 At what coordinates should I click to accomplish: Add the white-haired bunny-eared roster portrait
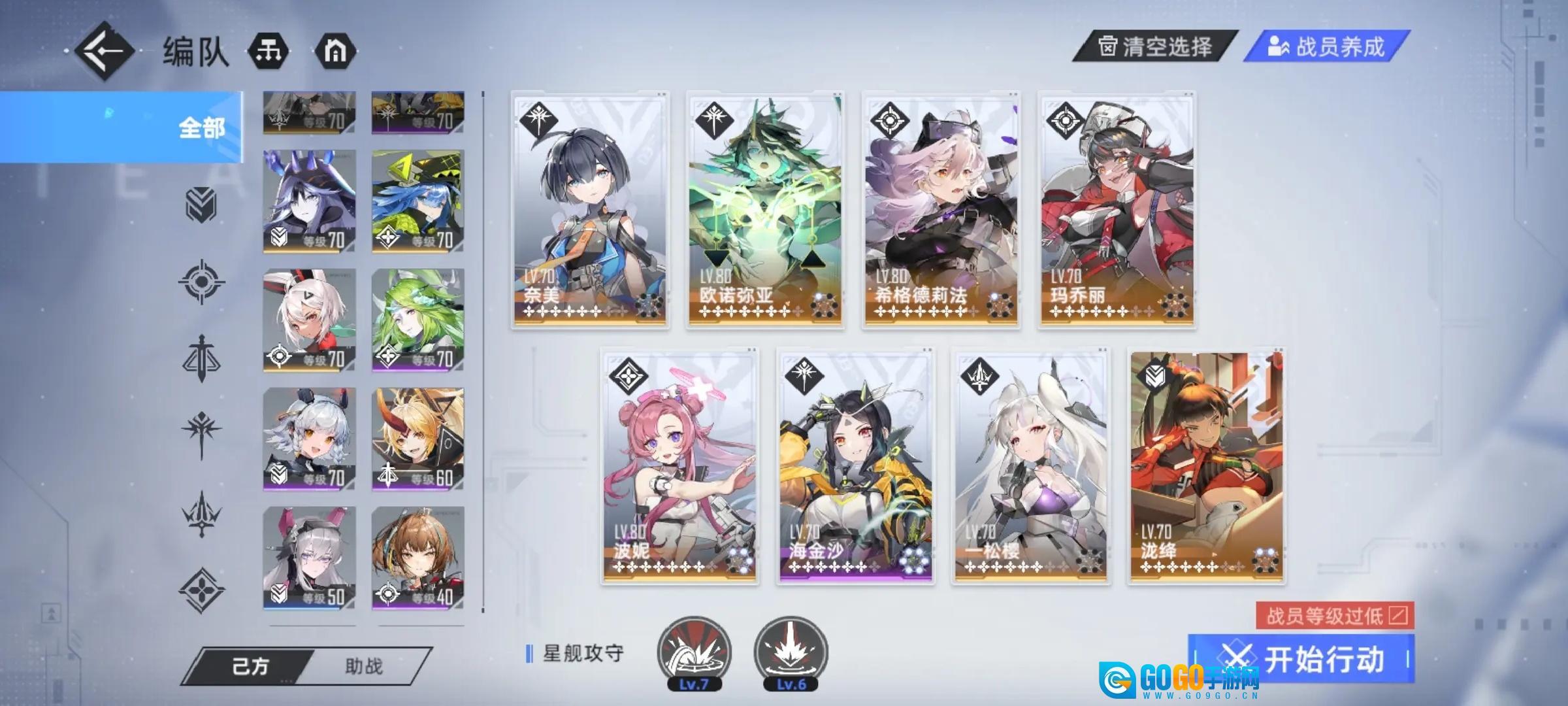[x=309, y=320]
